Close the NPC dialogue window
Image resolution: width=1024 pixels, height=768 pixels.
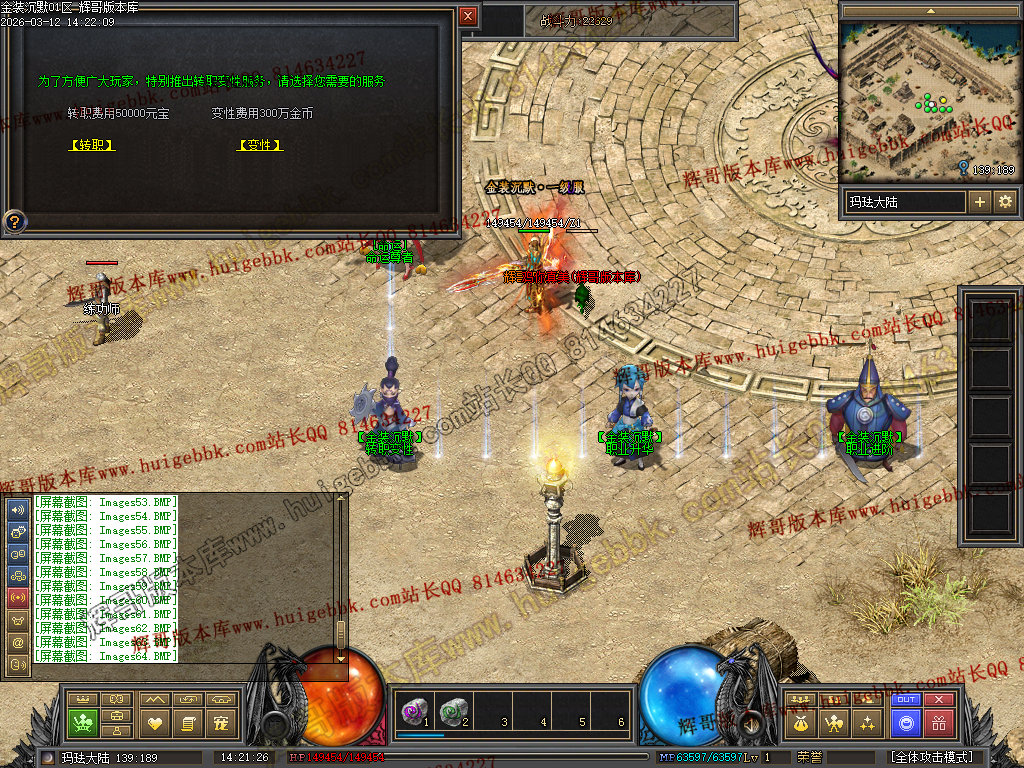point(468,16)
